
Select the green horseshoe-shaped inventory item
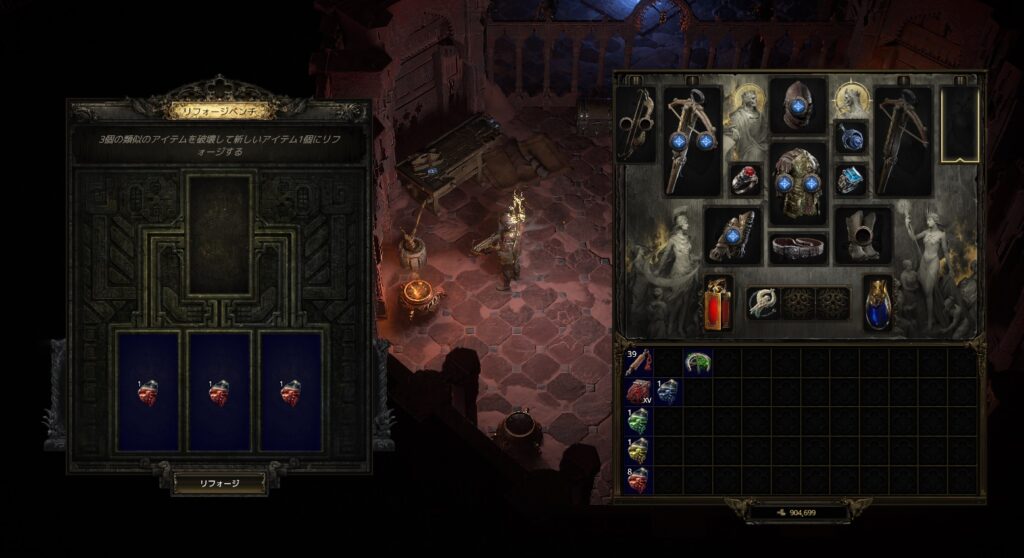[697, 362]
